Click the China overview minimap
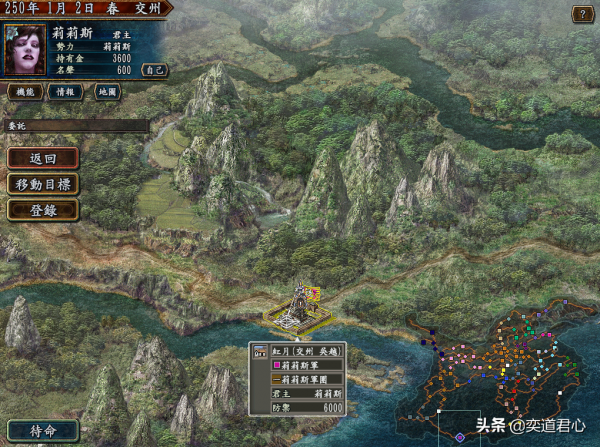 [495, 375]
